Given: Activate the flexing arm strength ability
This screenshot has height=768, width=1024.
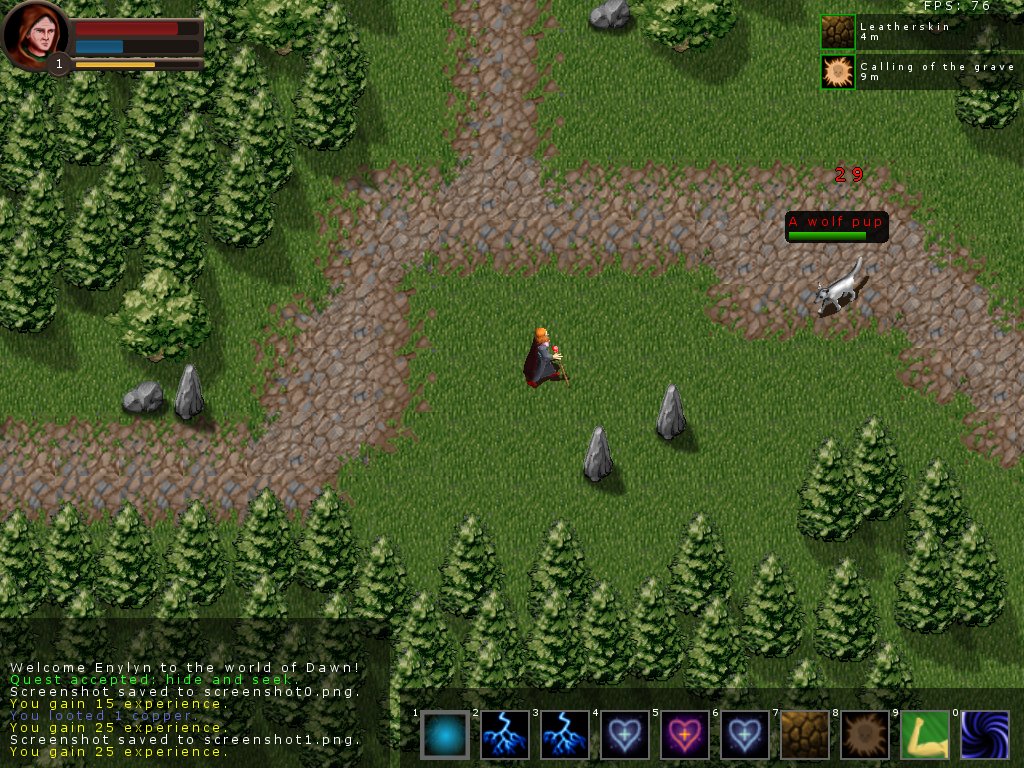Looking at the screenshot, I should pyautogui.click(x=925, y=735).
